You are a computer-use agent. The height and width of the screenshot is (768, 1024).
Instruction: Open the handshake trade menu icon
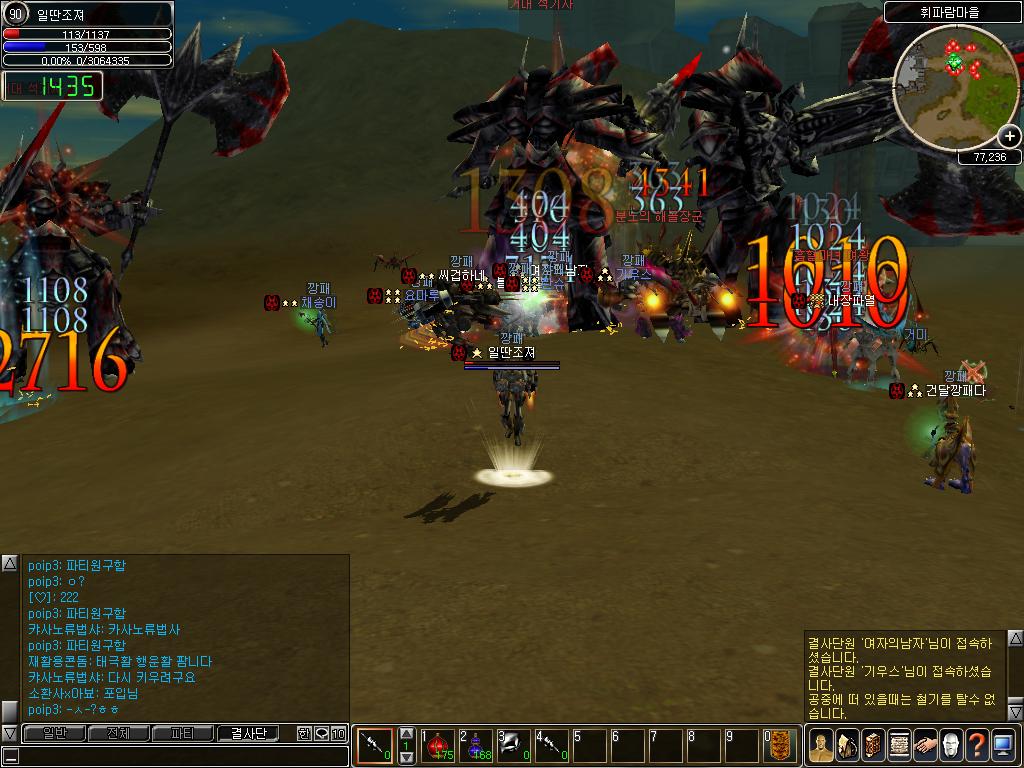(925, 745)
